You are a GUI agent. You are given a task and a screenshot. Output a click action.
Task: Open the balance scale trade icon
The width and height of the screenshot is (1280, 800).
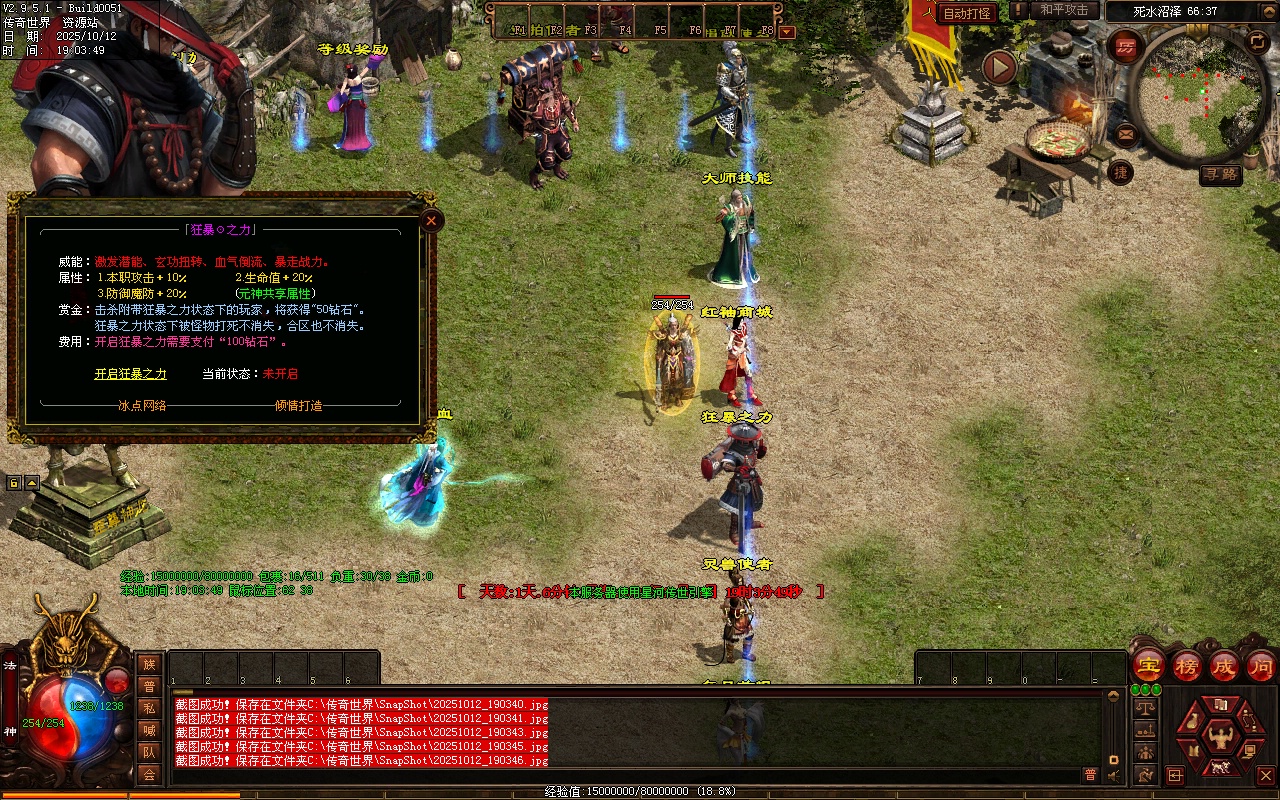point(1145,708)
